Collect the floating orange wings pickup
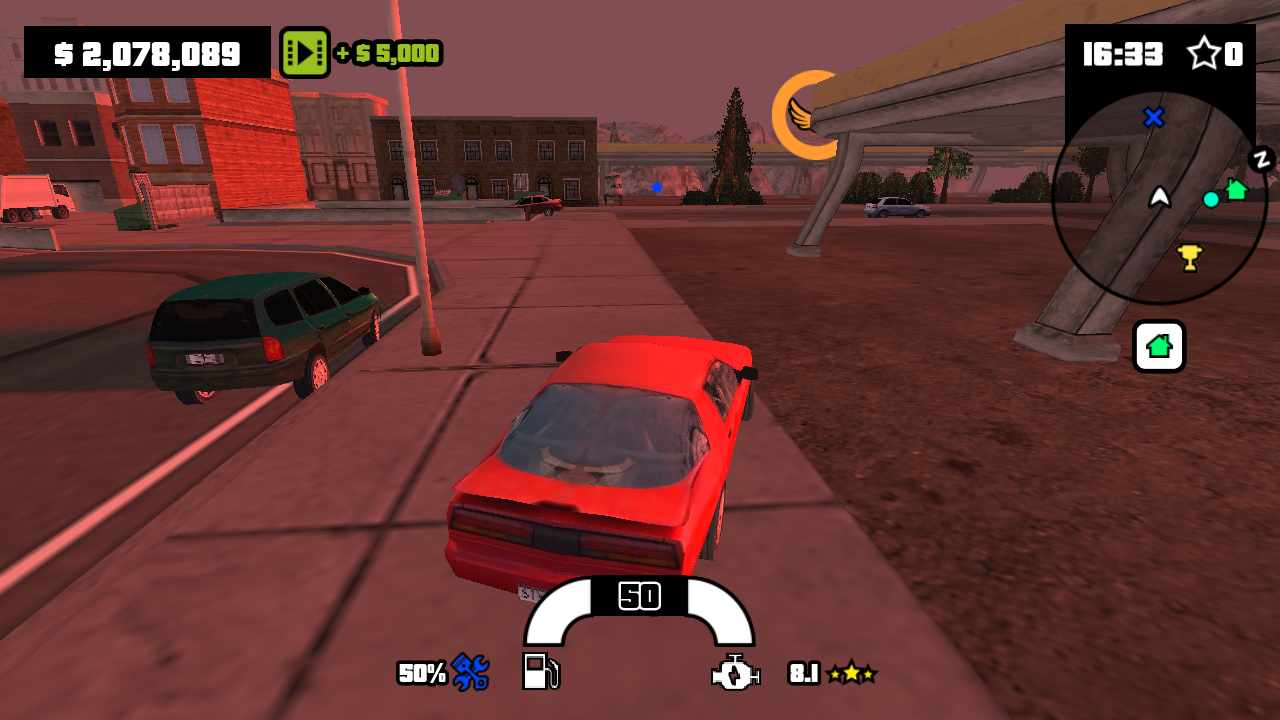The width and height of the screenshot is (1280, 720). pos(806,116)
